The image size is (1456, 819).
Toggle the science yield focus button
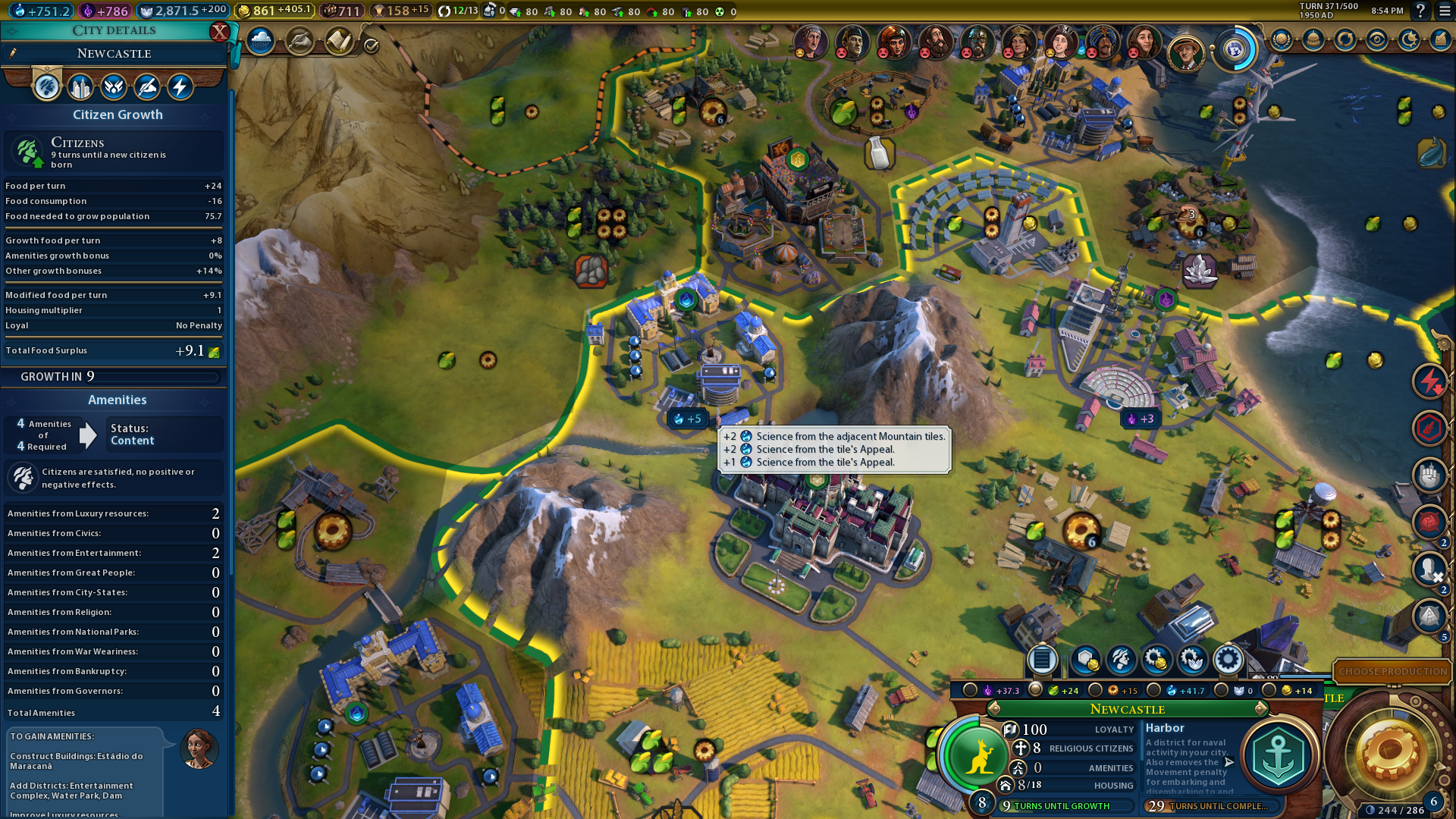(1154, 690)
